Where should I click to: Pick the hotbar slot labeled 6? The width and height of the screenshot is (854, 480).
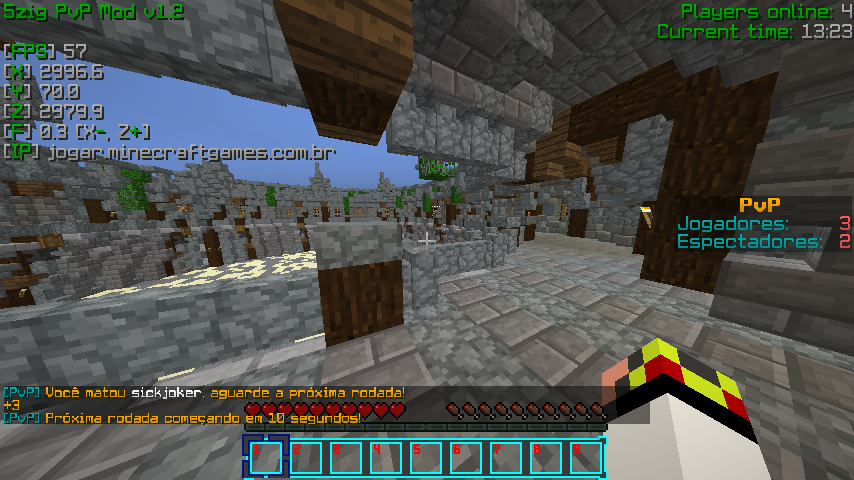pyautogui.click(x=465, y=457)
